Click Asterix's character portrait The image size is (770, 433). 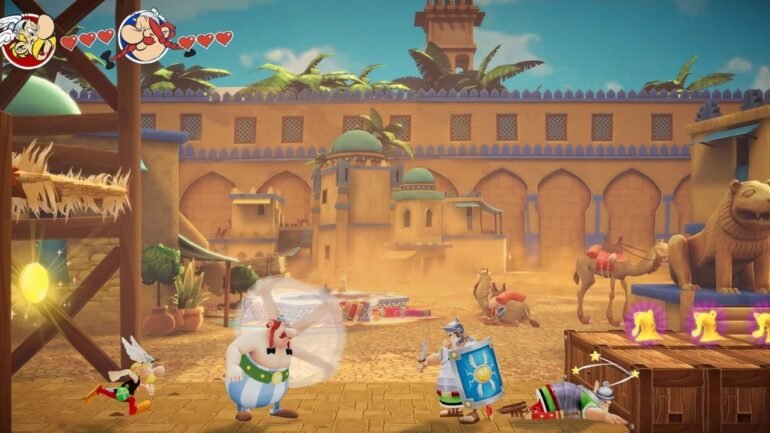tap(27, 38)
